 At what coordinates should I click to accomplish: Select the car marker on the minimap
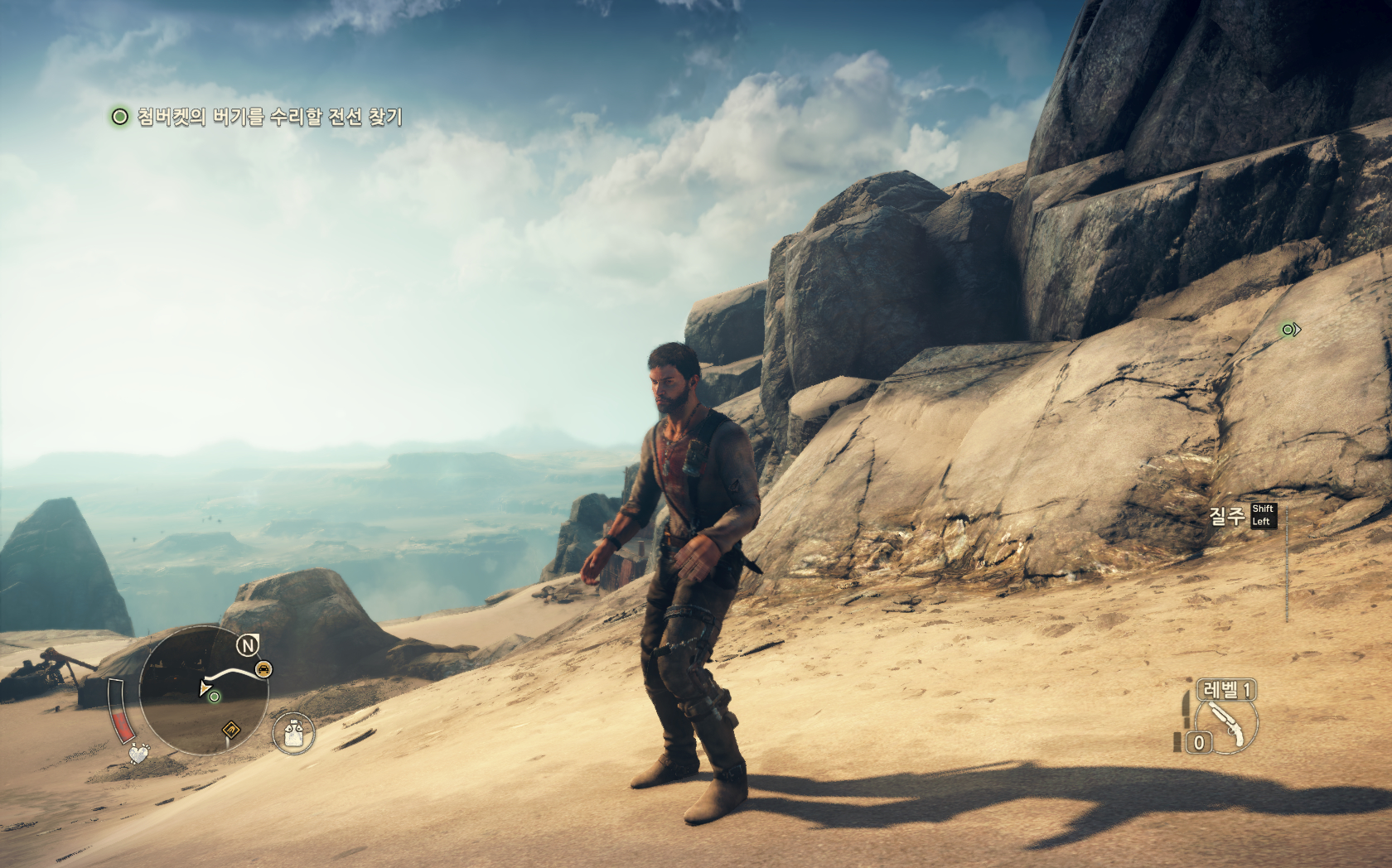(x=263, y=669)
